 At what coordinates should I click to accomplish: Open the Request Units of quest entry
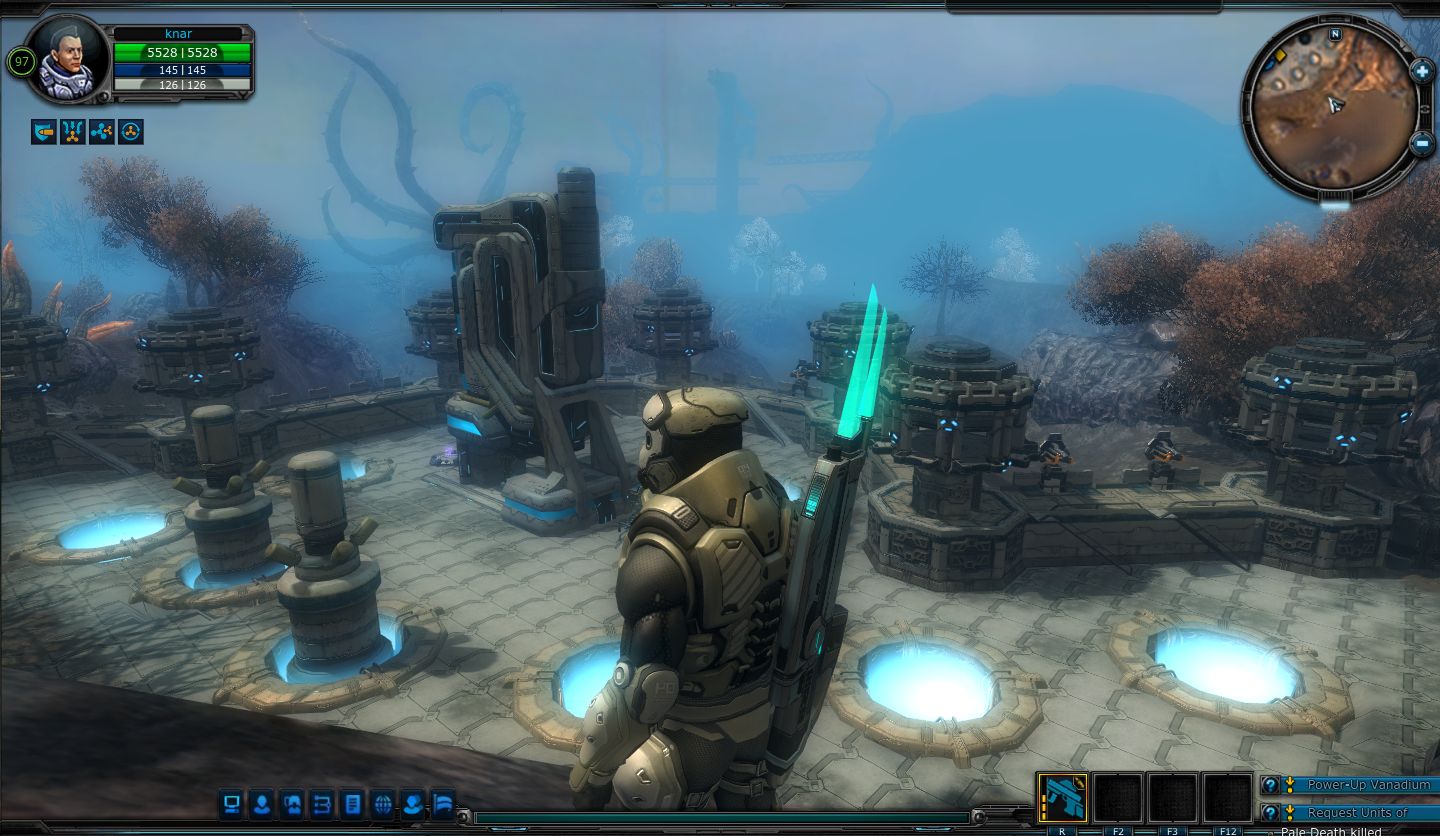(1358, 813)
